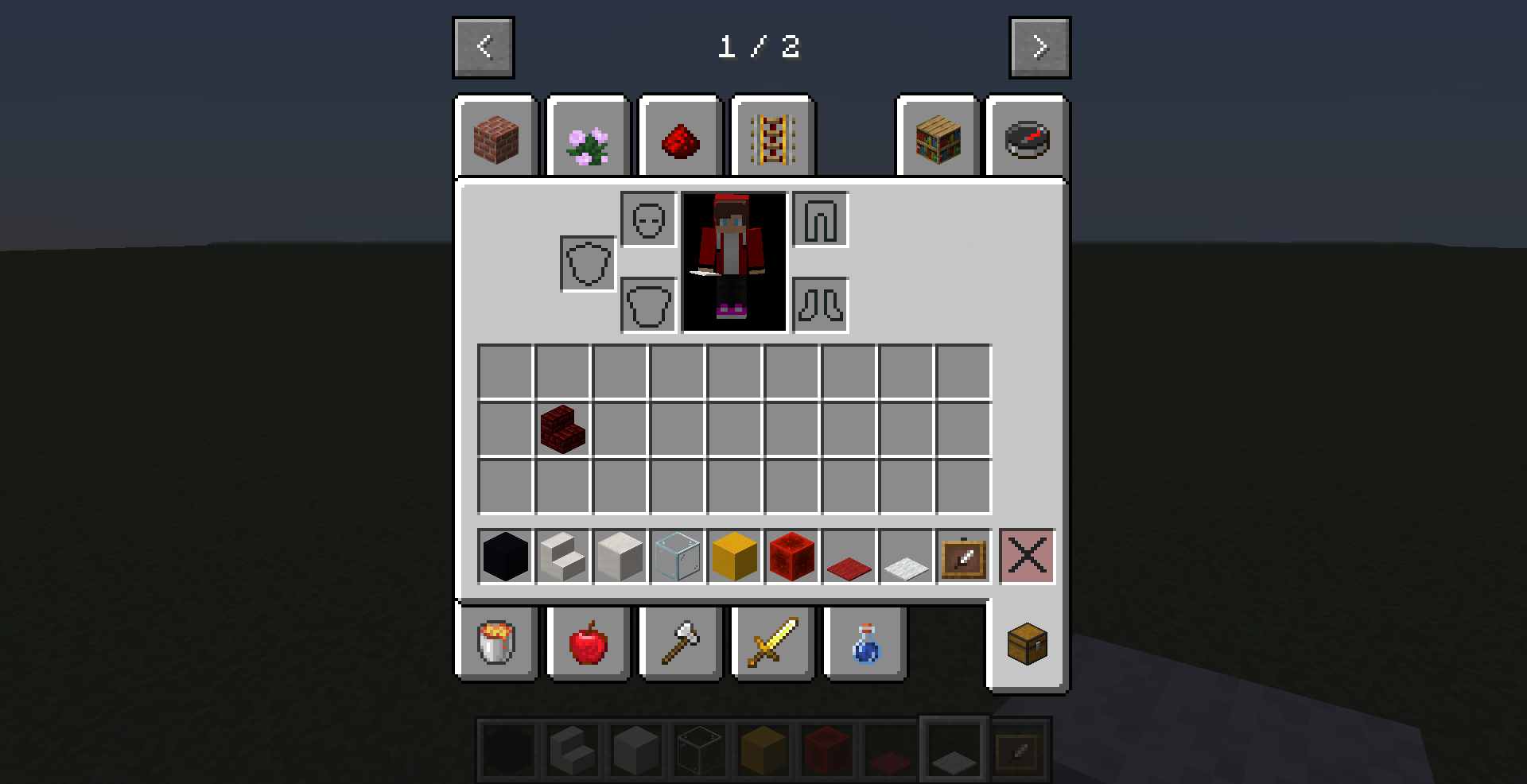The width and height of the screenshot is (1527, 784).
Task: Click the previous page arrow
Action: [484, 46]
